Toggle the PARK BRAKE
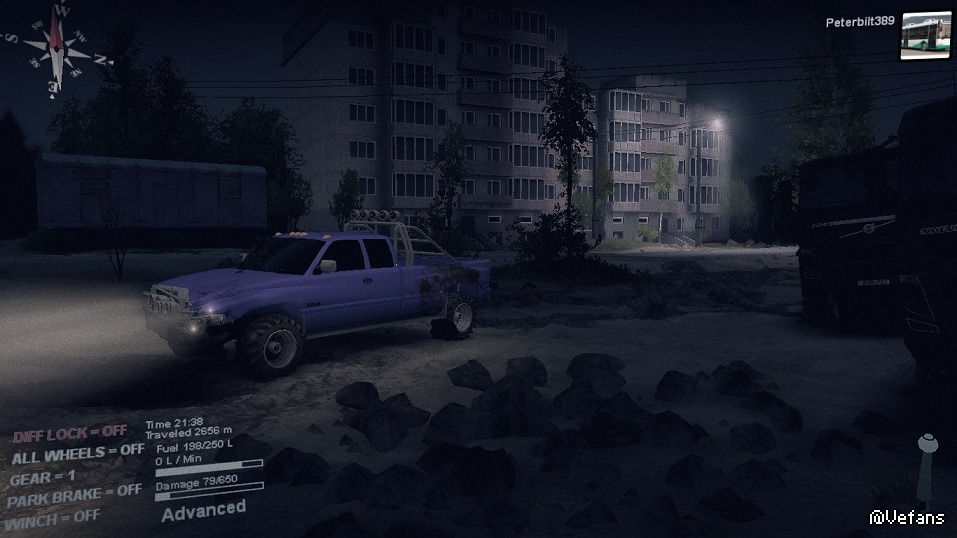 click(x=74, y=492)
